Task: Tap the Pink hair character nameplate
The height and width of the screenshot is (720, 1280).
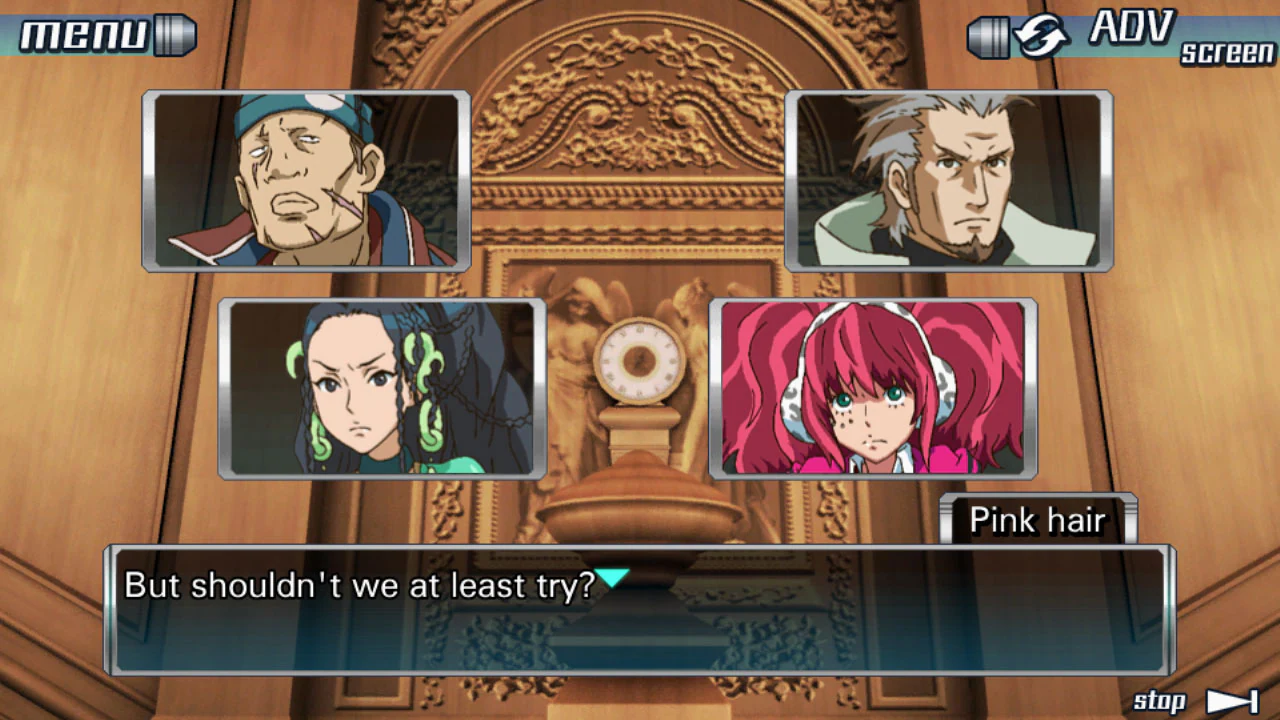Action: [x=1038, y=520]
